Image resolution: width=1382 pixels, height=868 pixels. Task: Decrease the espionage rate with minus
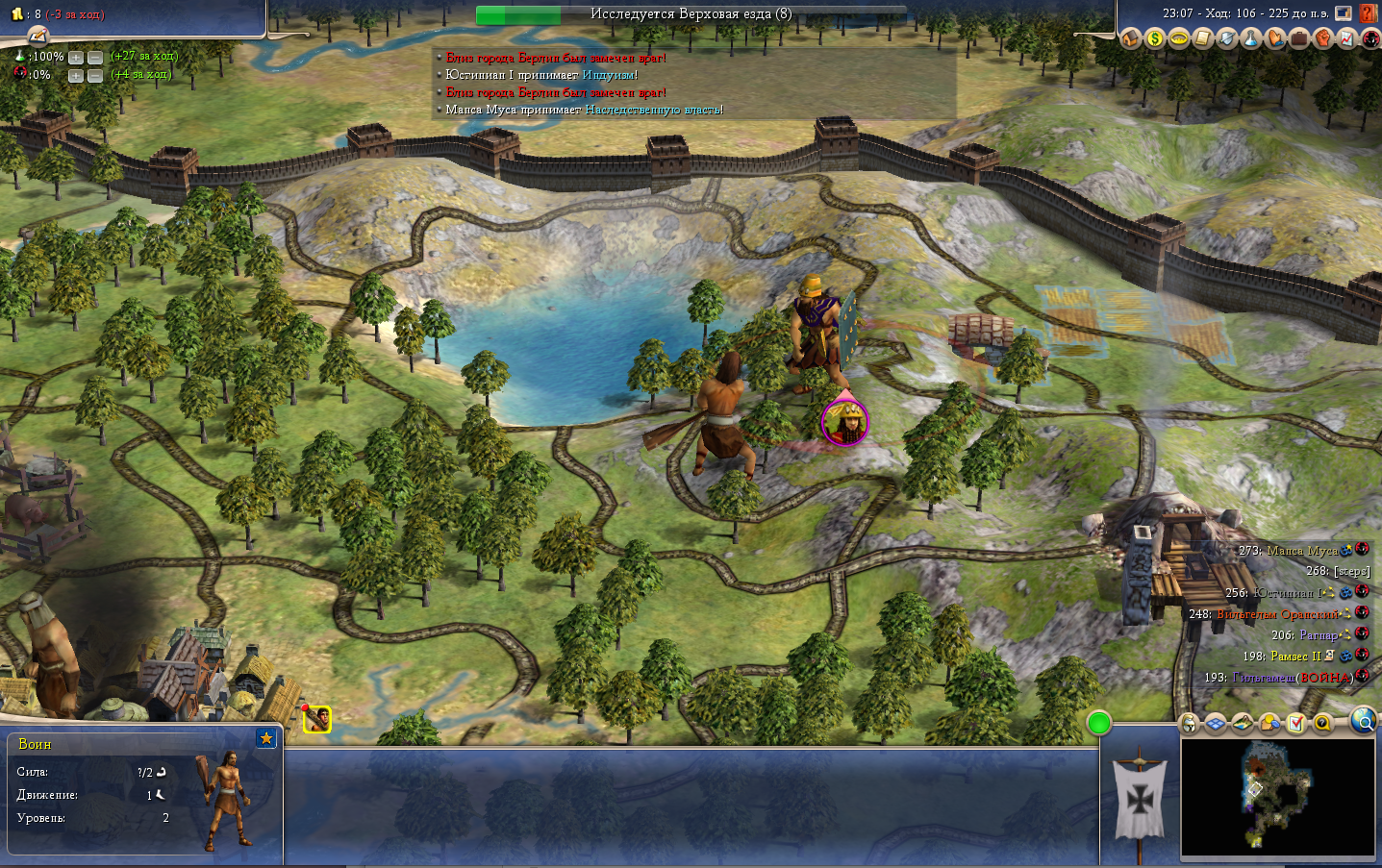pyautogui.click(x=95, y=76)
